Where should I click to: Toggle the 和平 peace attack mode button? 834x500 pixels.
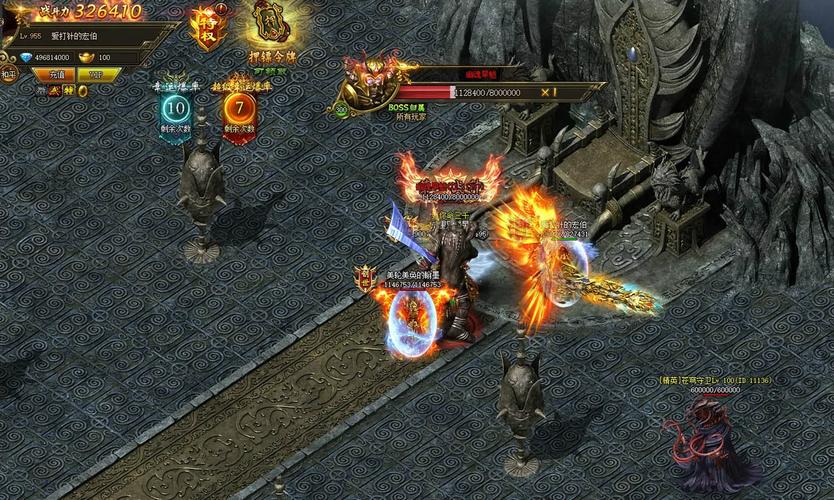(9, 74)
